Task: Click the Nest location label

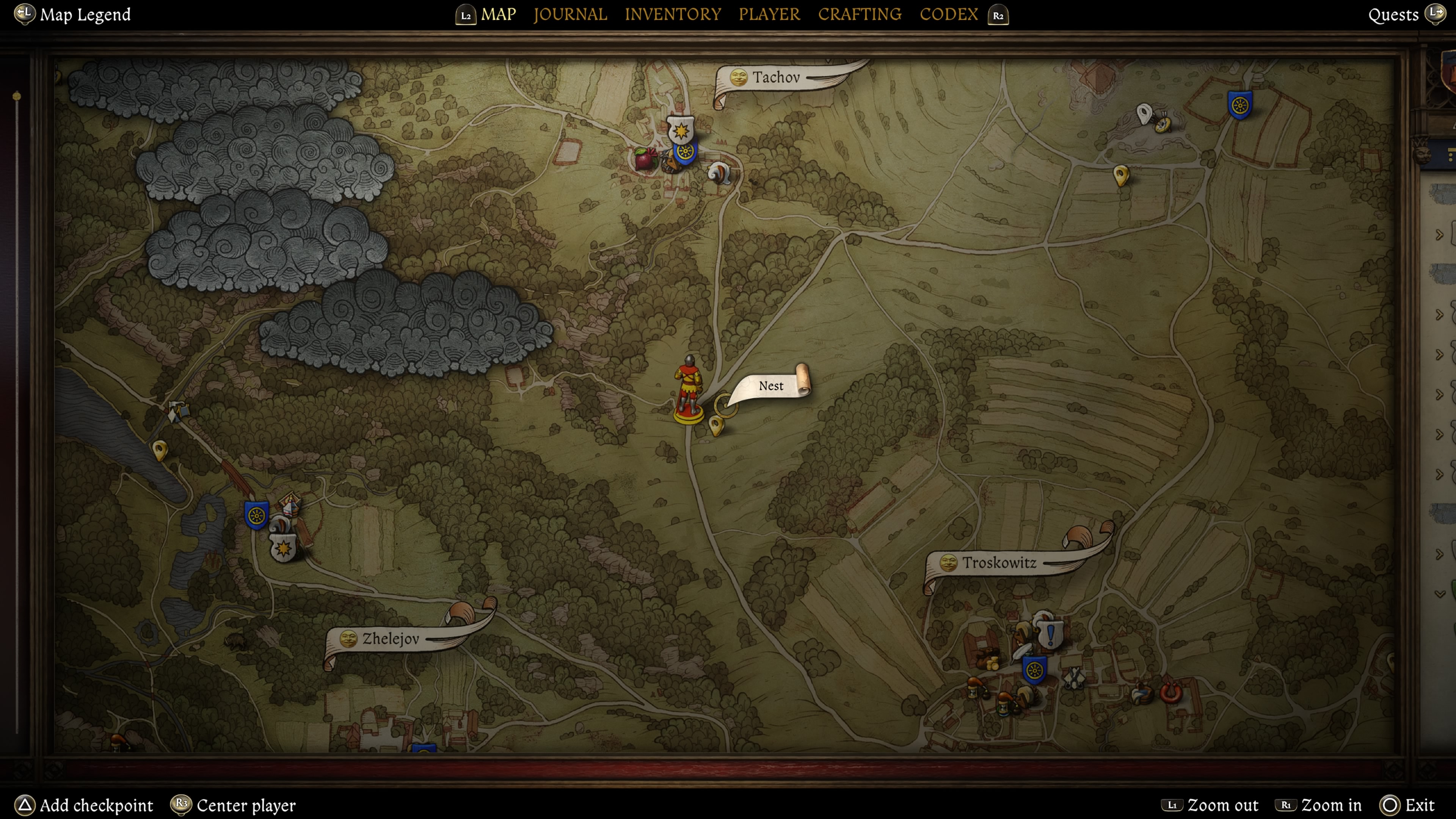Action: click(x=770, y=386)
